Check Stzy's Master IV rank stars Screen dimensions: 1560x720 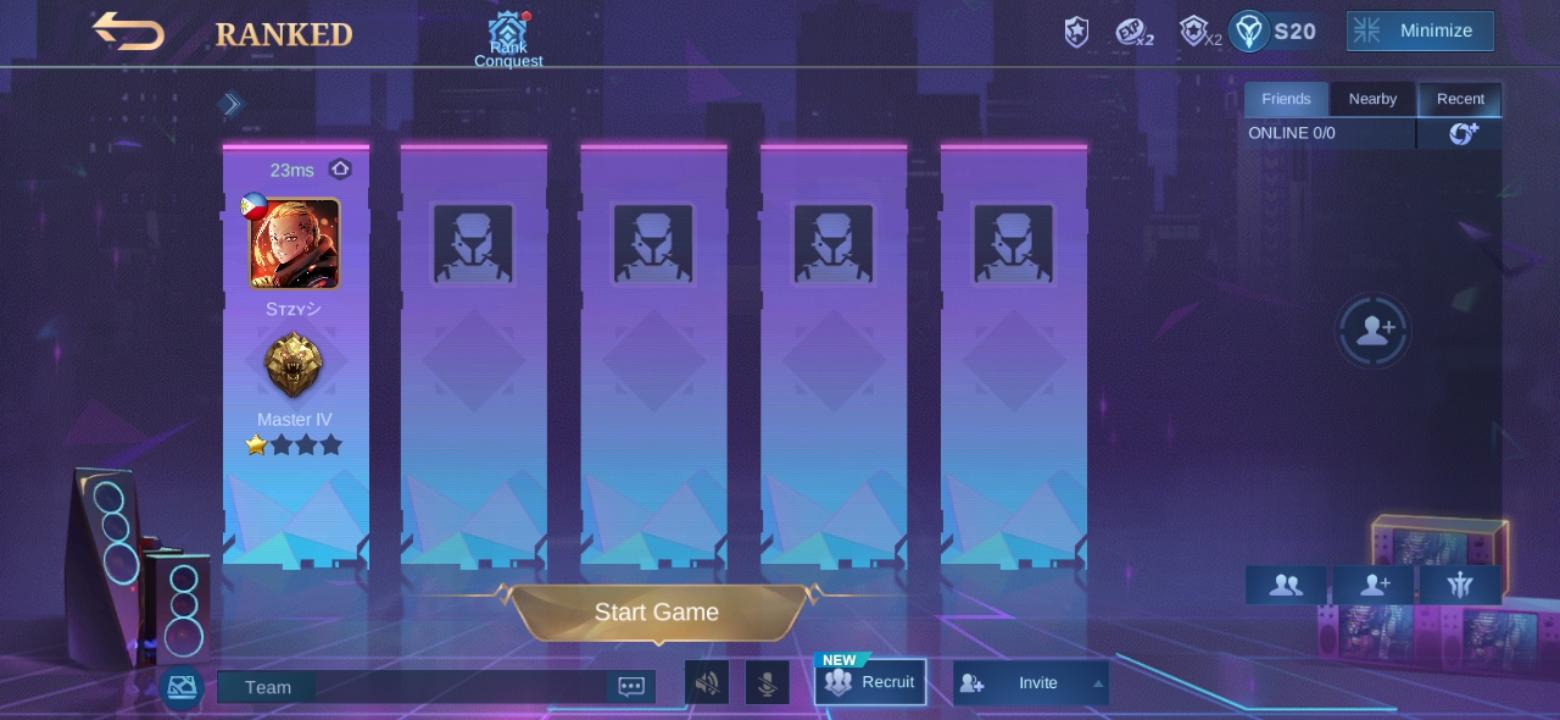(x=295, y=445)
